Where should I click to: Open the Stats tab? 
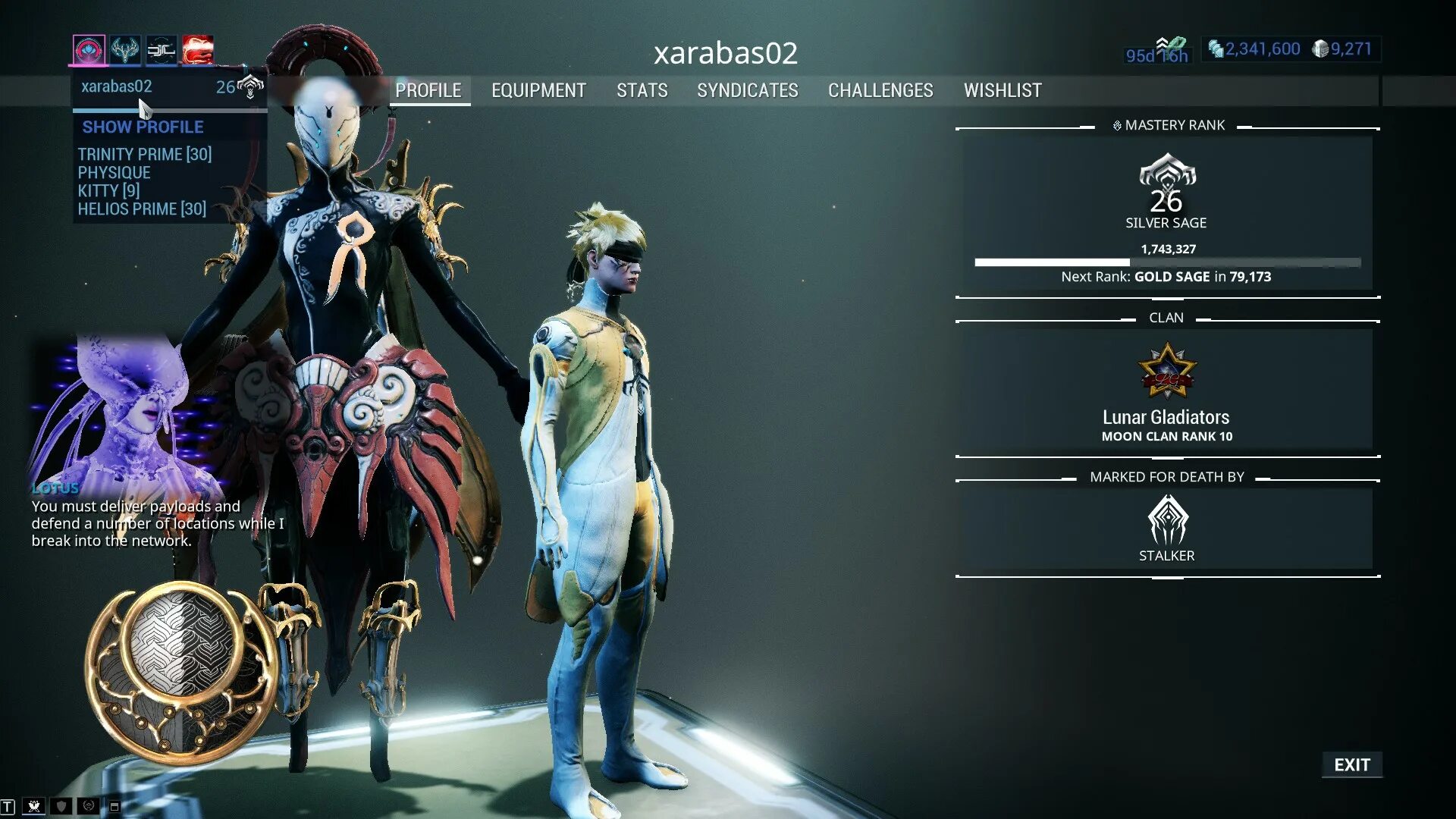[642, 90]
